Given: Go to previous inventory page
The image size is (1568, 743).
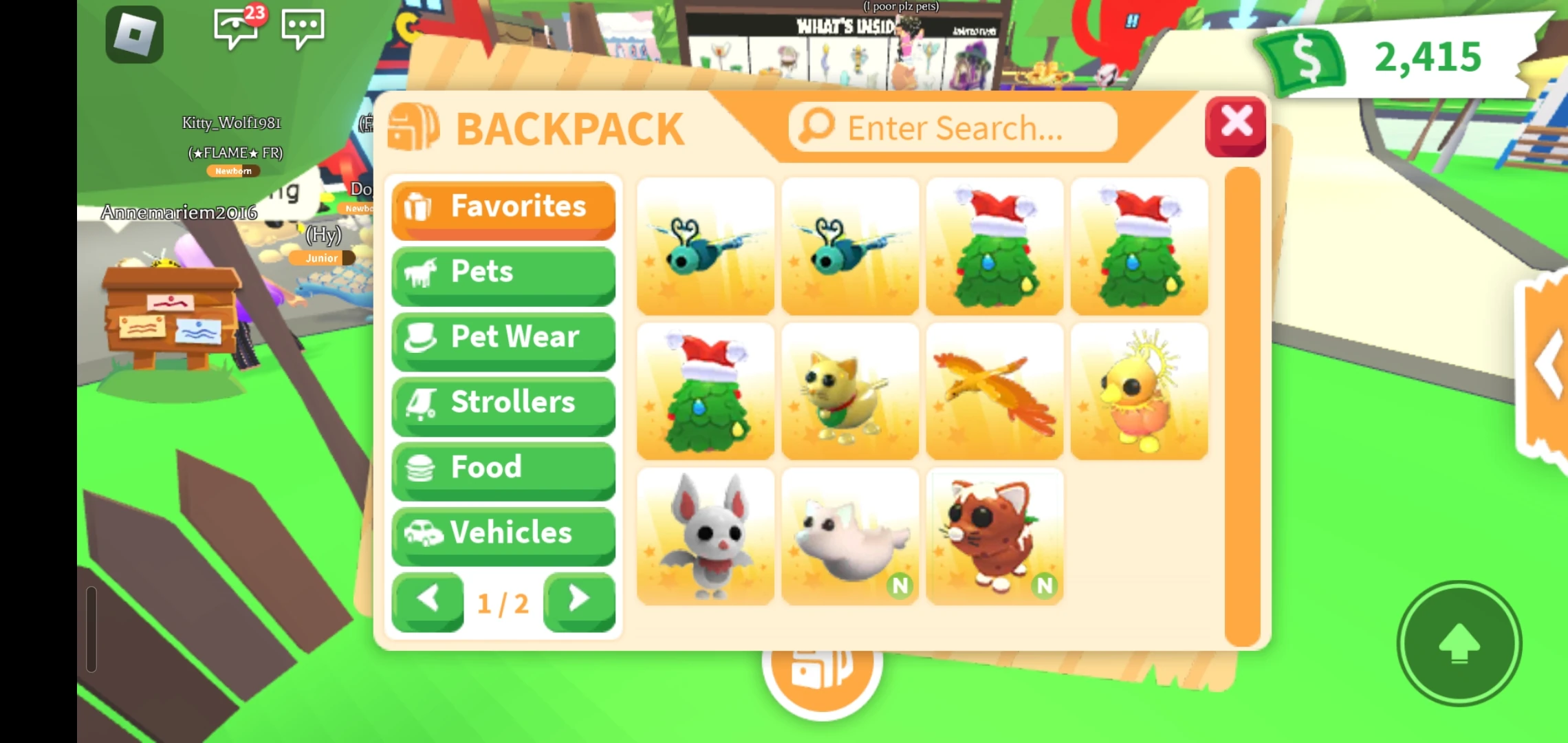Looking at the screenshot, I should [x=426, y=601].
